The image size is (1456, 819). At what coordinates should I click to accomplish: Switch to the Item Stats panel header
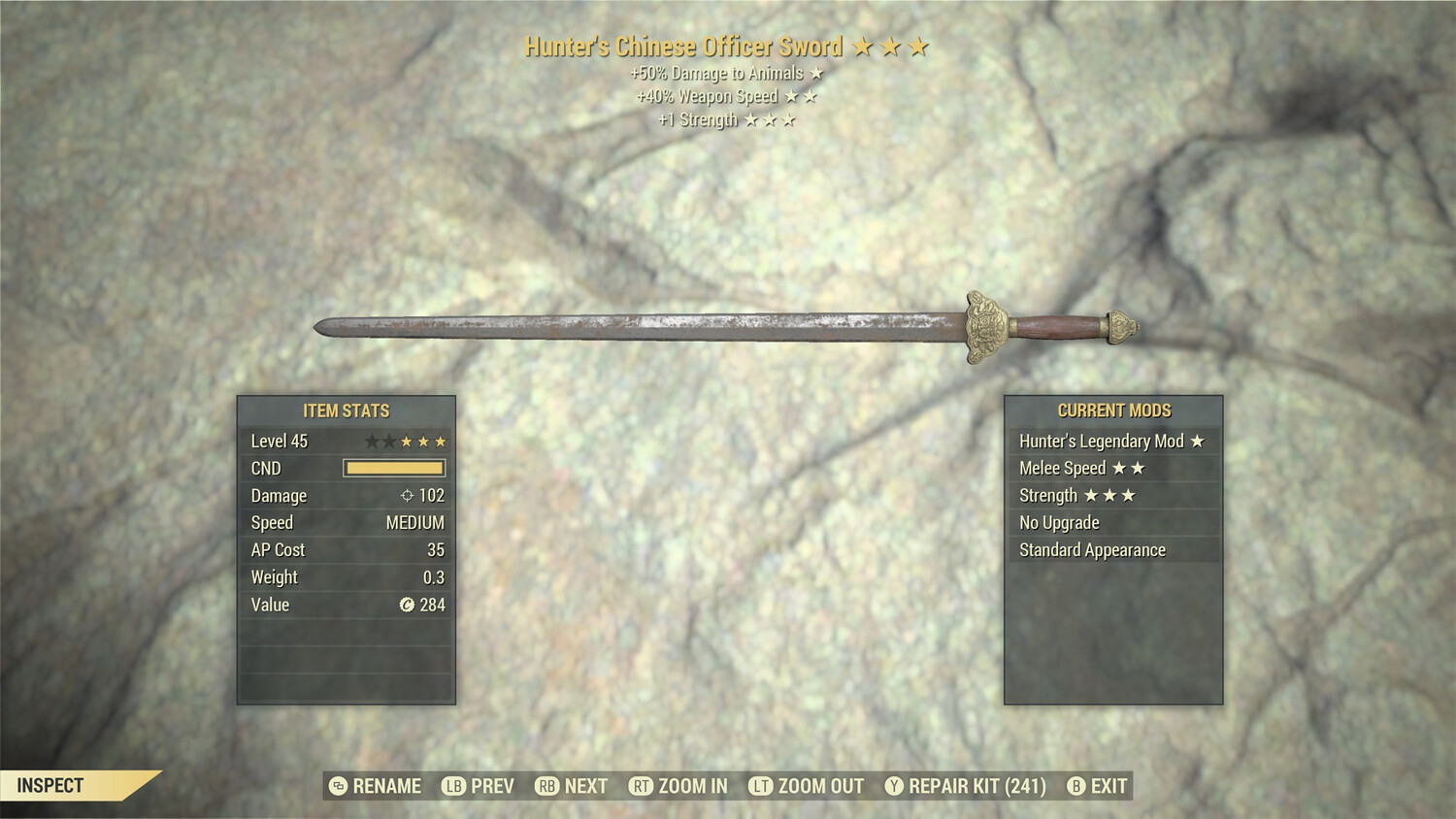point(346,410)
